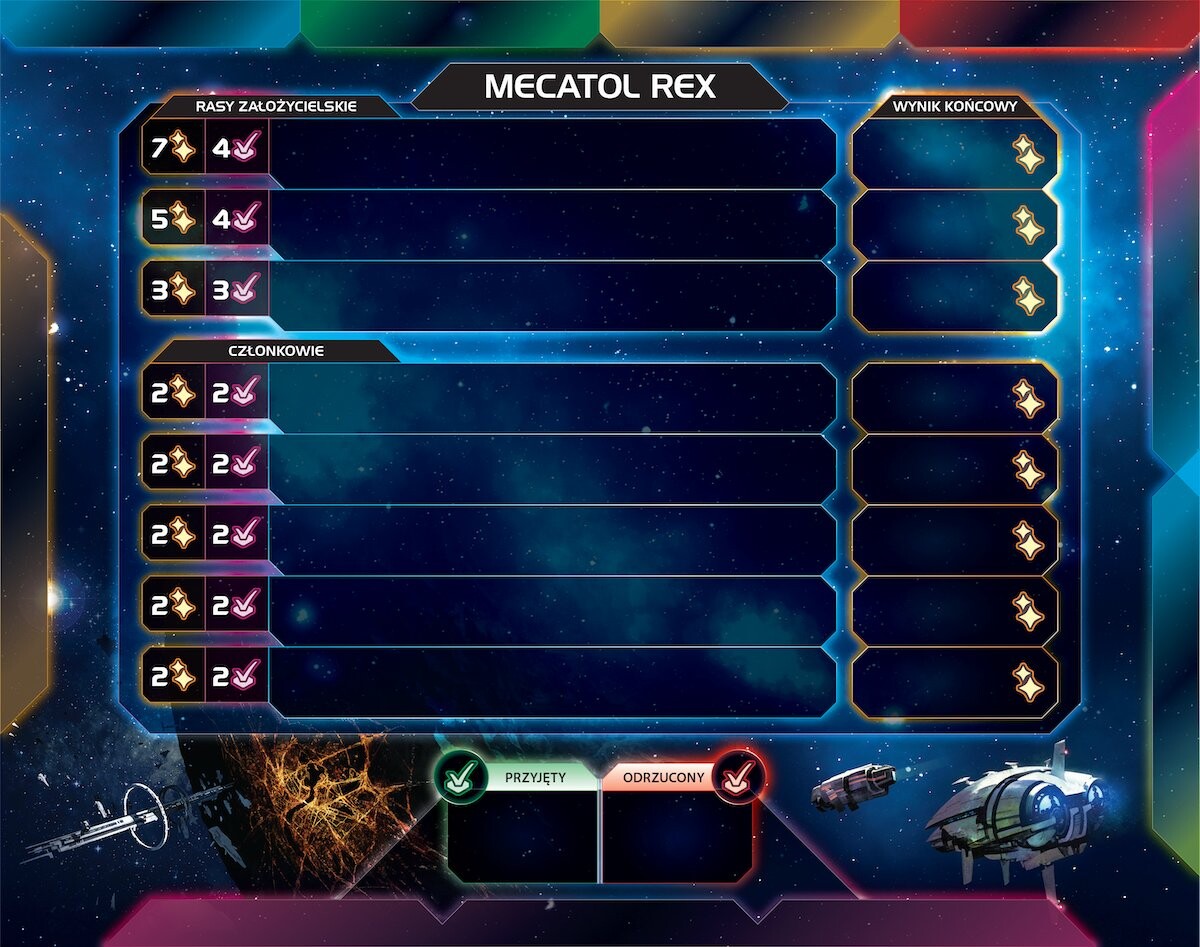The width and height of the screenshot is (1200, 947).
Task: Select the founding race row worth 7 influence
Action: (550, 152)
